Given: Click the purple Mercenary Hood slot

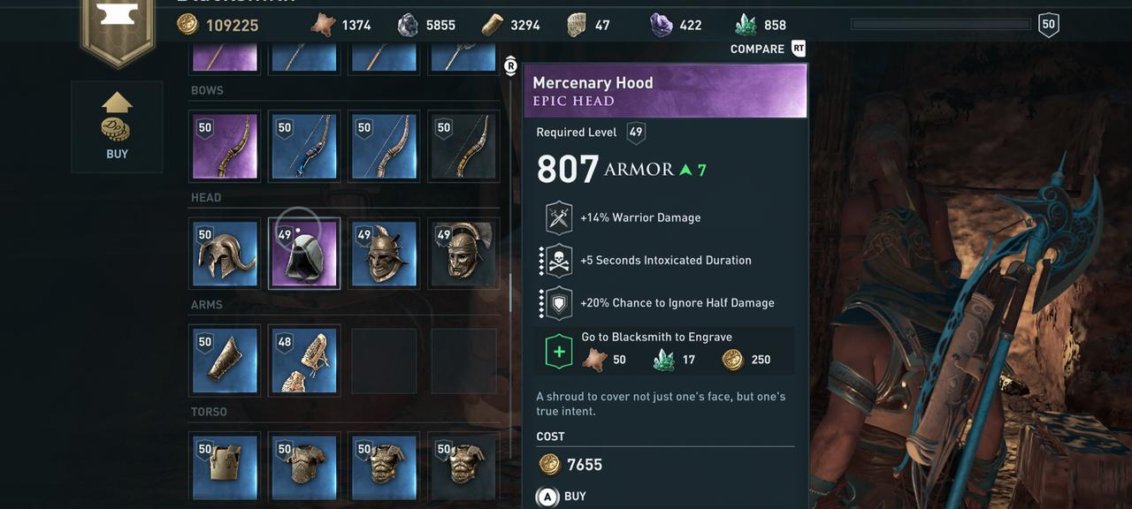Looking at the screenshot, I should click(x=305, y=254).
